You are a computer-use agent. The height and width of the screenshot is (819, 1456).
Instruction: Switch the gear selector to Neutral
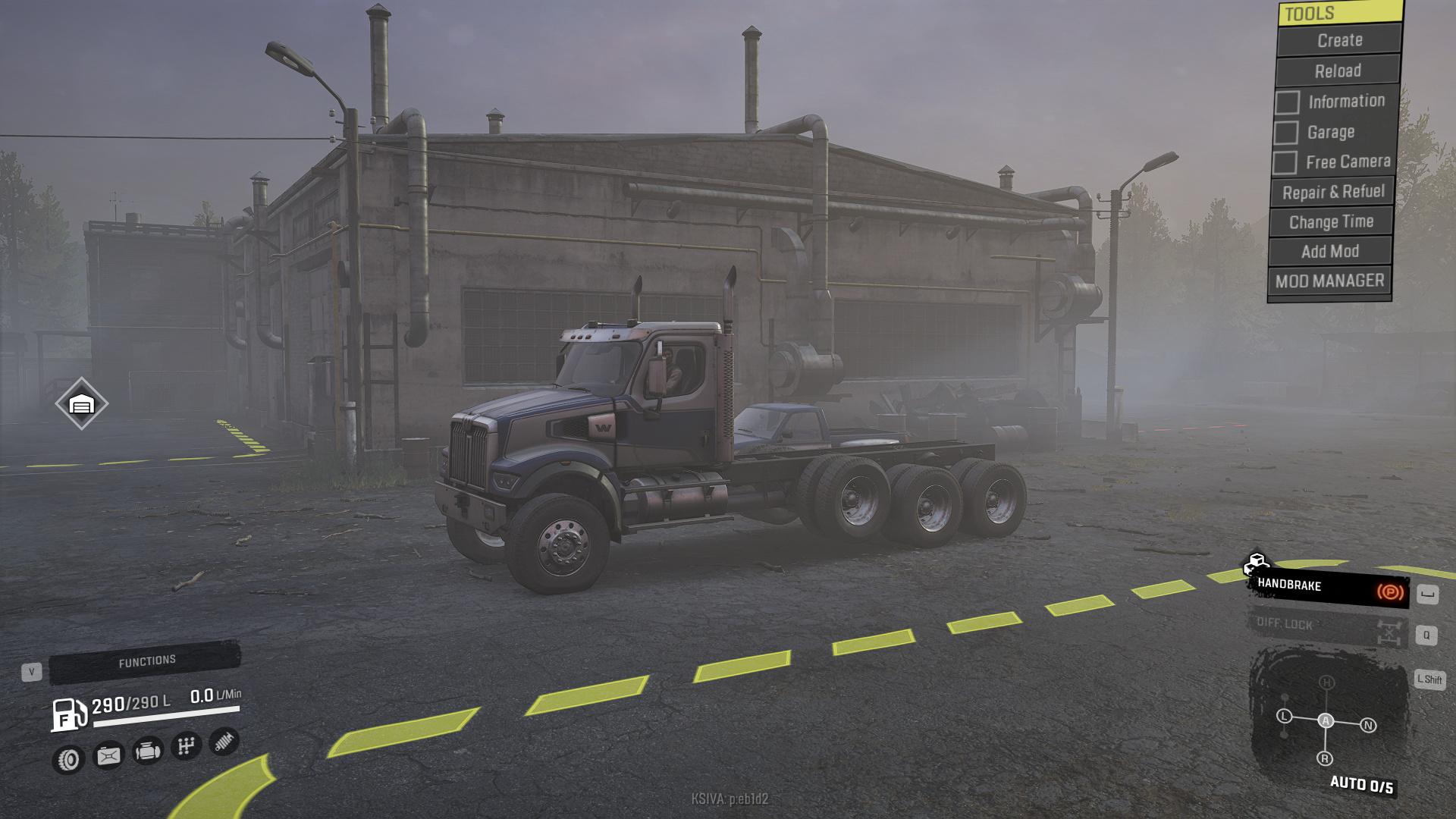pos(1368,725)
